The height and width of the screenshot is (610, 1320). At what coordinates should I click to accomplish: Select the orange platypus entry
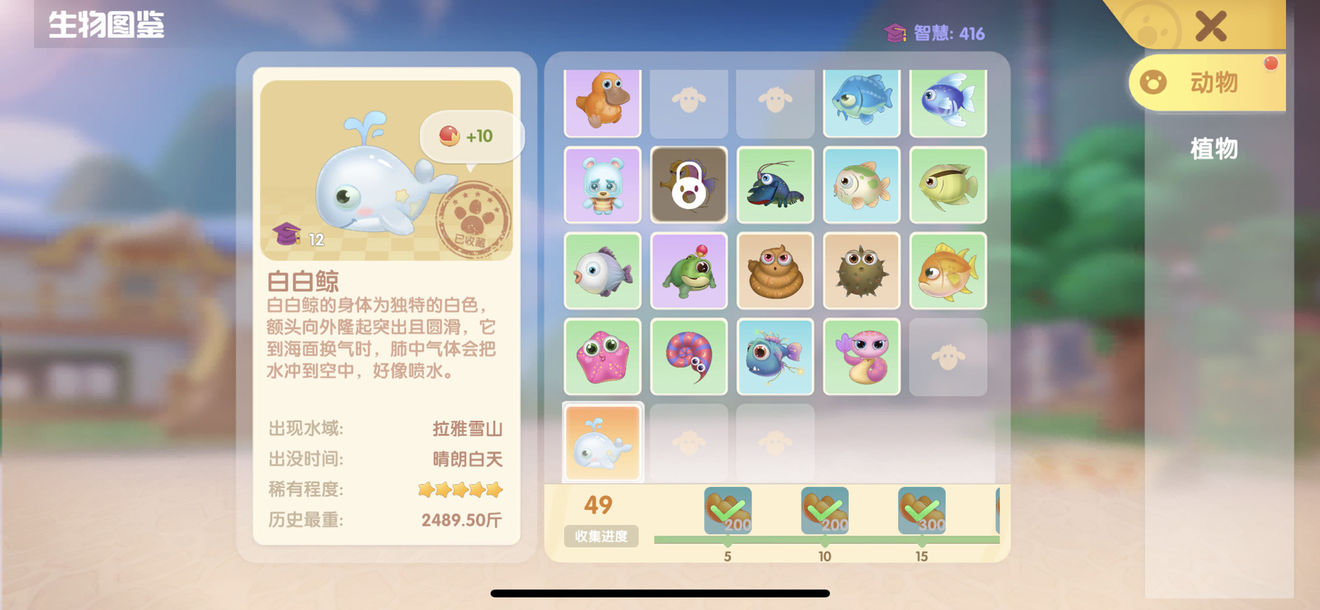coord(603,100)
